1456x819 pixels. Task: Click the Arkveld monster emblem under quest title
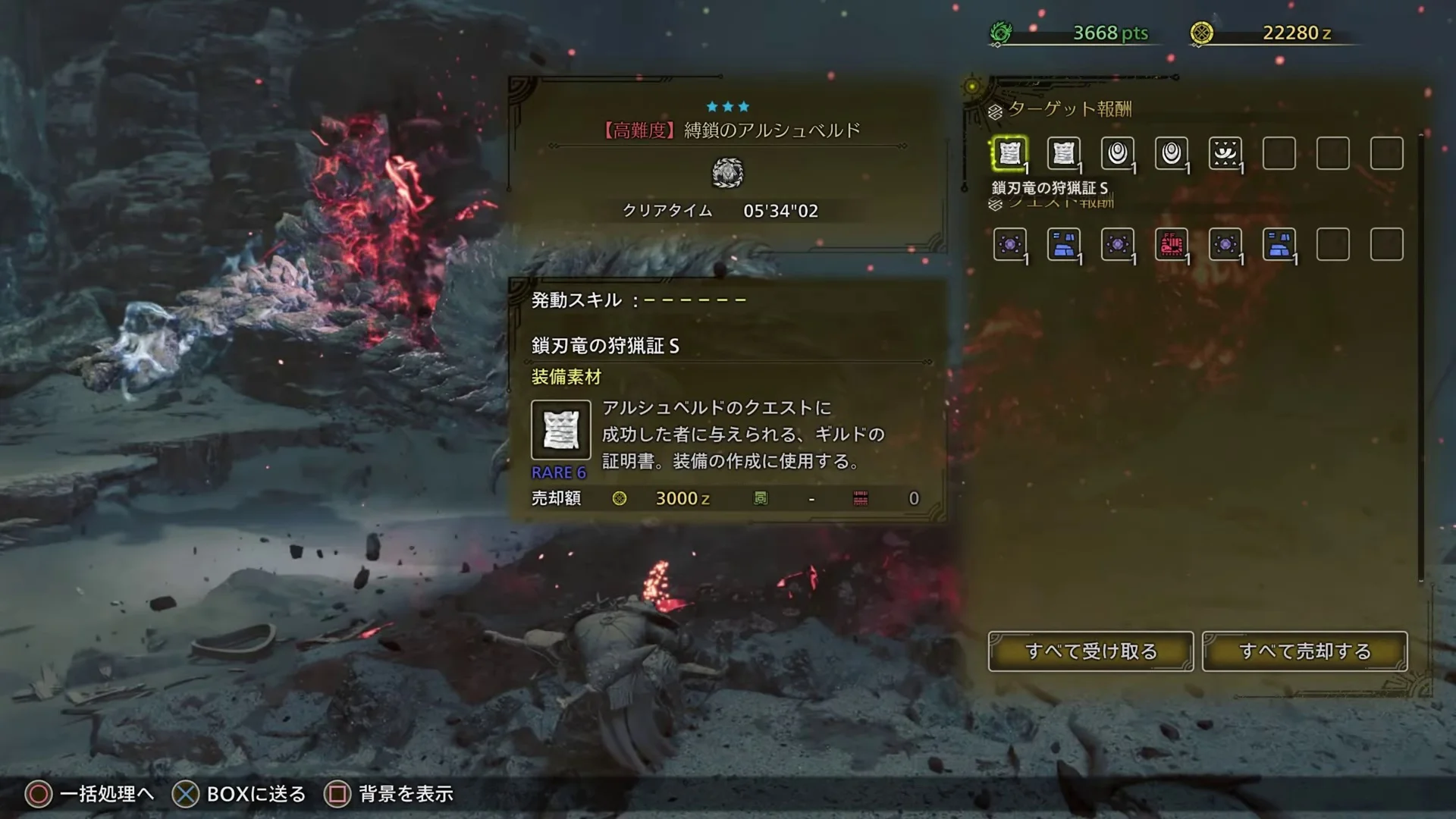coord(729,173)
